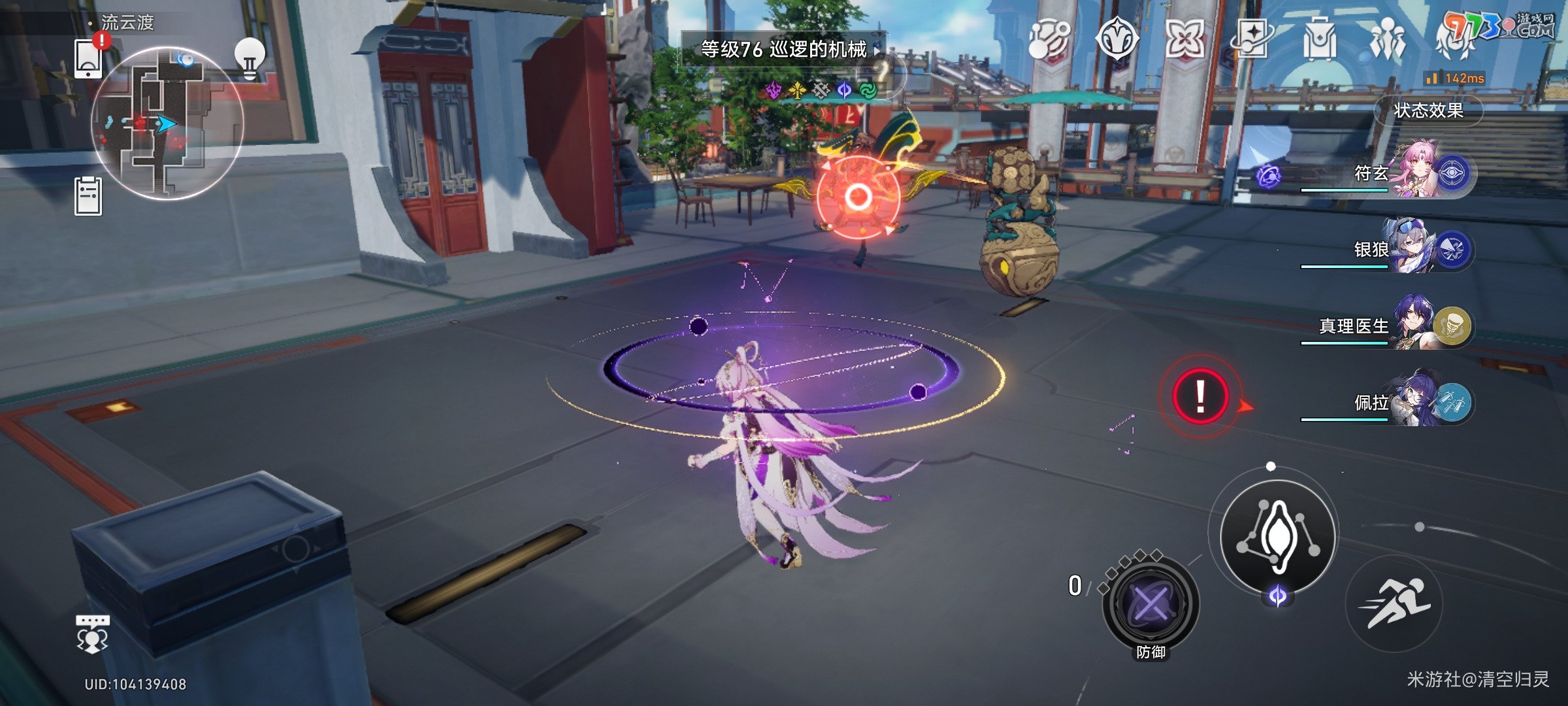Viewport: 1568px width, 706px height.
Task: Open the Warp star-card icon
Action: (x=1251, y=39)
